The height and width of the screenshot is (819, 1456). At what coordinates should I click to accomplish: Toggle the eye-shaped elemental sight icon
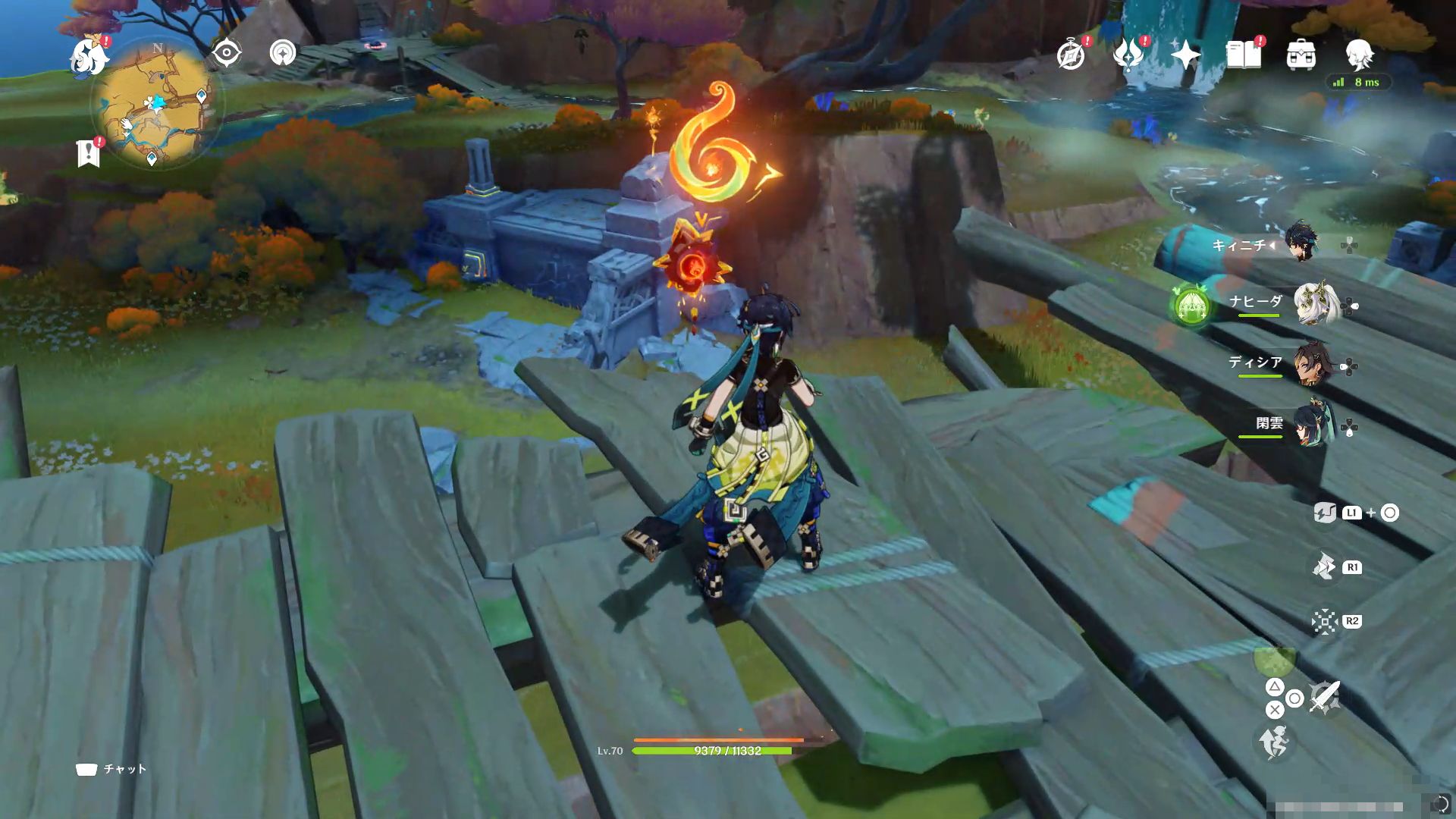226,53
